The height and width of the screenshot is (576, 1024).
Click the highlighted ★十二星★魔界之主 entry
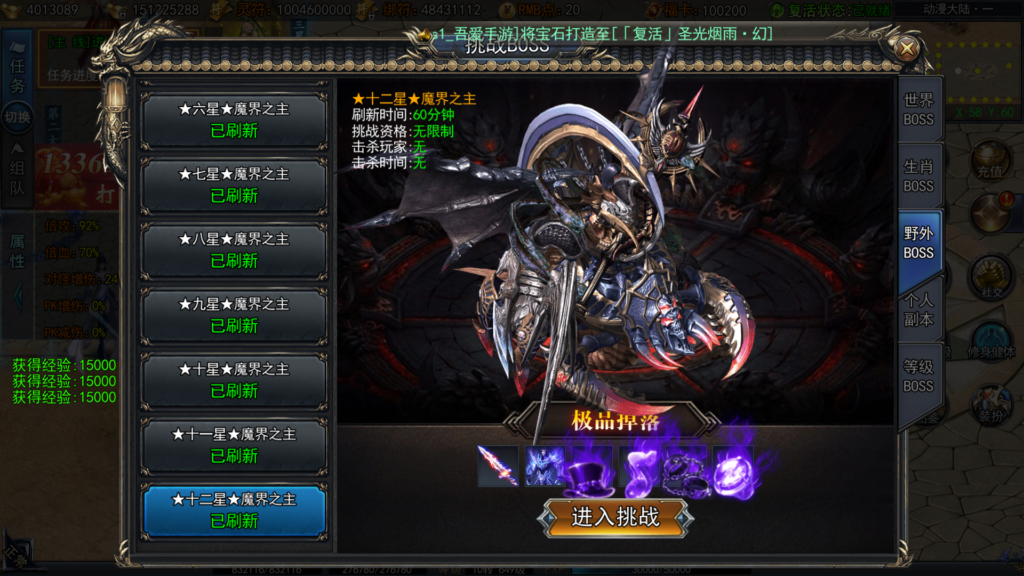(234, 510)
